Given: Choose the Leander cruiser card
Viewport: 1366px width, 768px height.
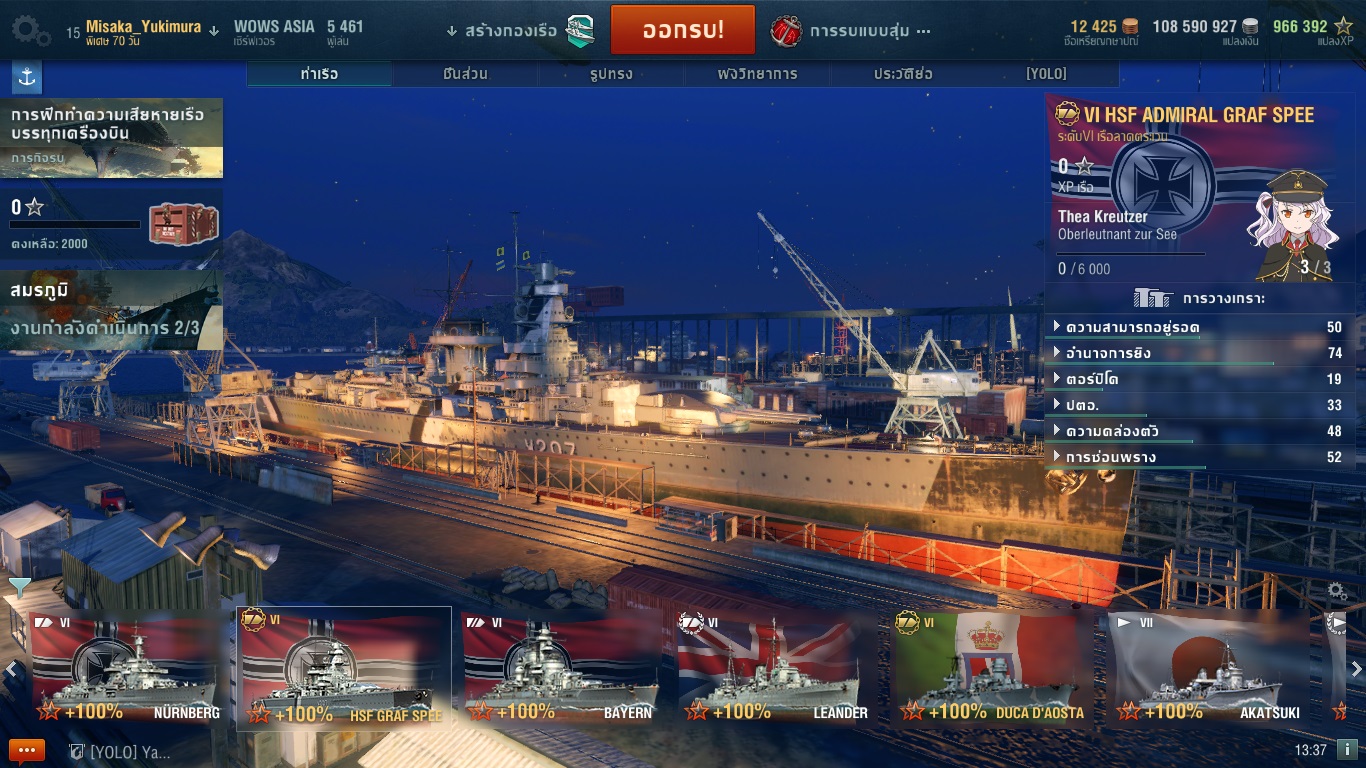Looking at the screenshot, I should [775, 668].
